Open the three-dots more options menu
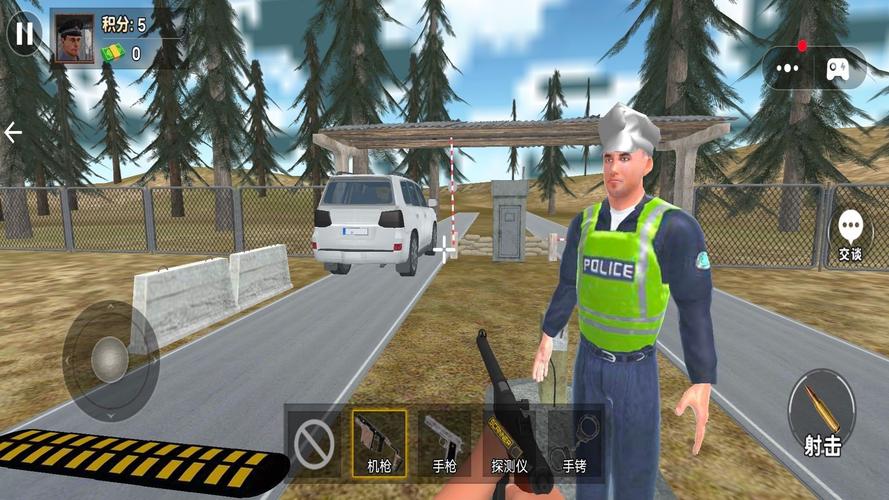 click(789, 69)
